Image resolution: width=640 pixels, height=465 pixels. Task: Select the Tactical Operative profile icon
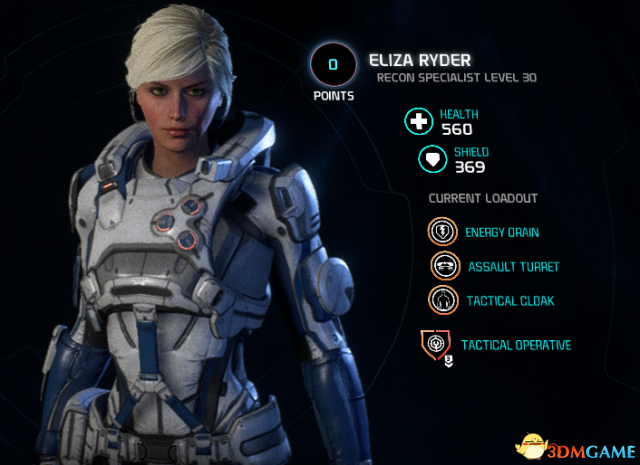[436, 345]
